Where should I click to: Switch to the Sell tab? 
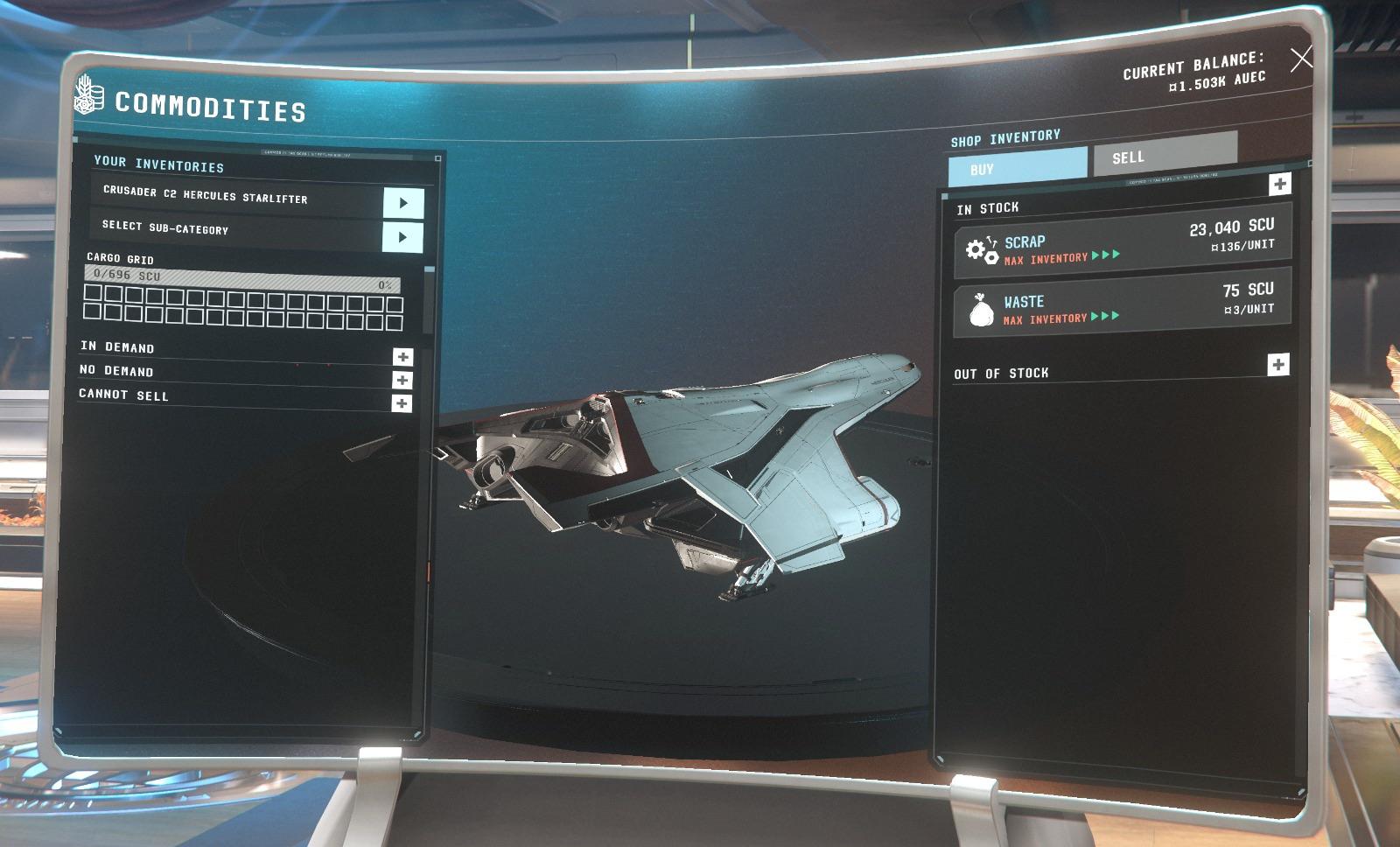(1130, 157)
